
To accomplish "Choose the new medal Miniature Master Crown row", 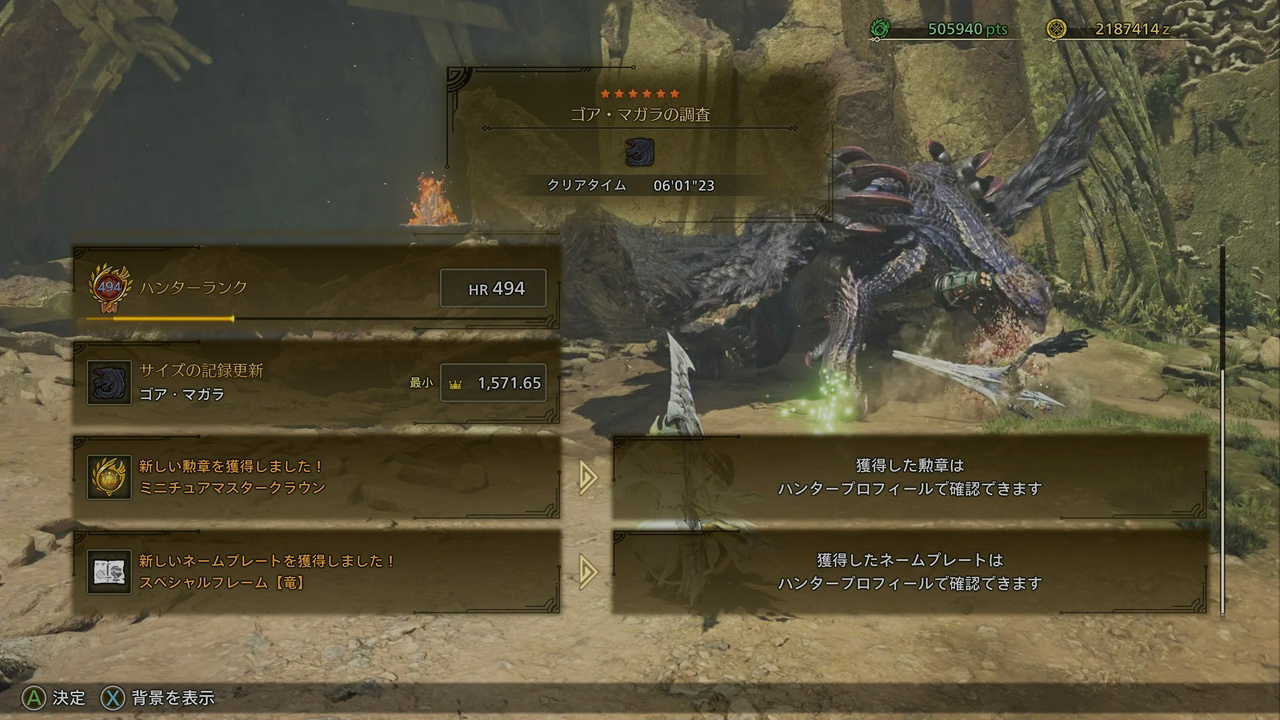I will [316, 477].
